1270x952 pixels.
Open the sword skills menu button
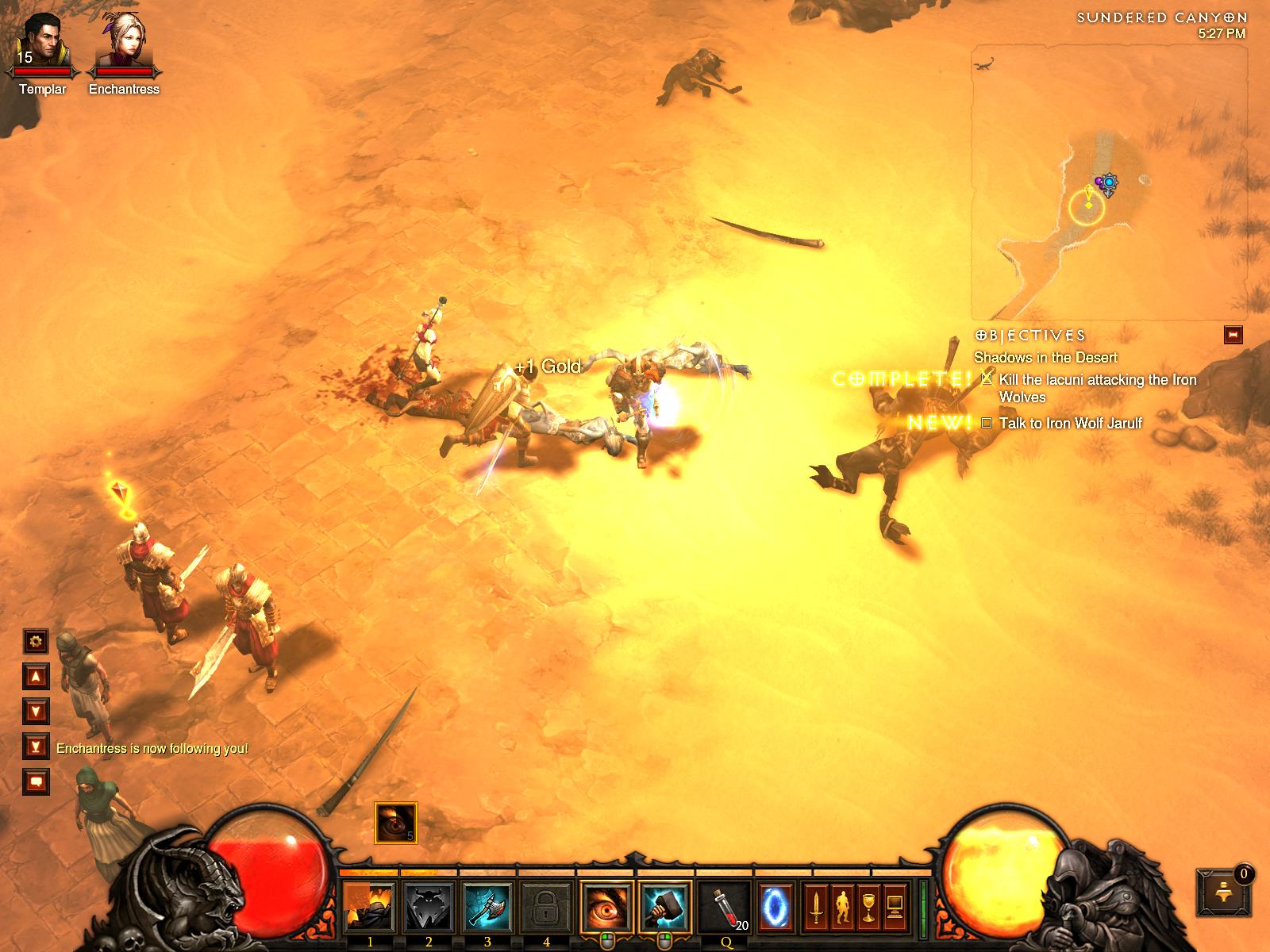(815, 907)
